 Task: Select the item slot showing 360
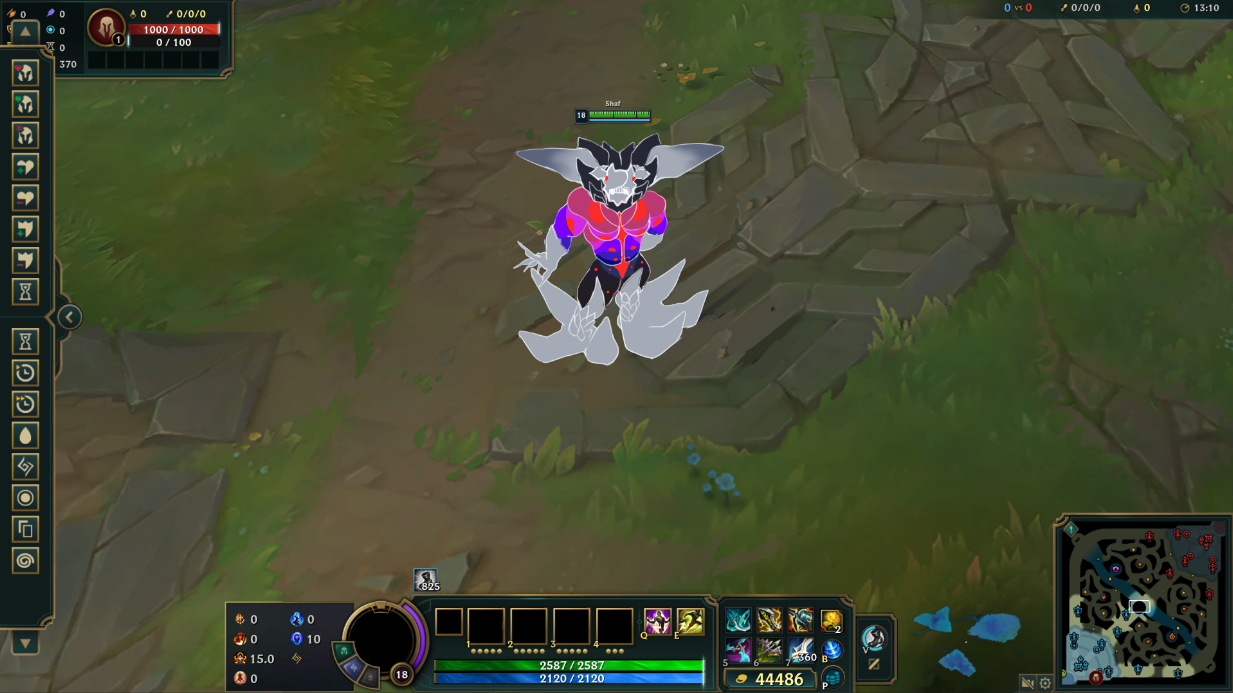(x=800, y=652)
